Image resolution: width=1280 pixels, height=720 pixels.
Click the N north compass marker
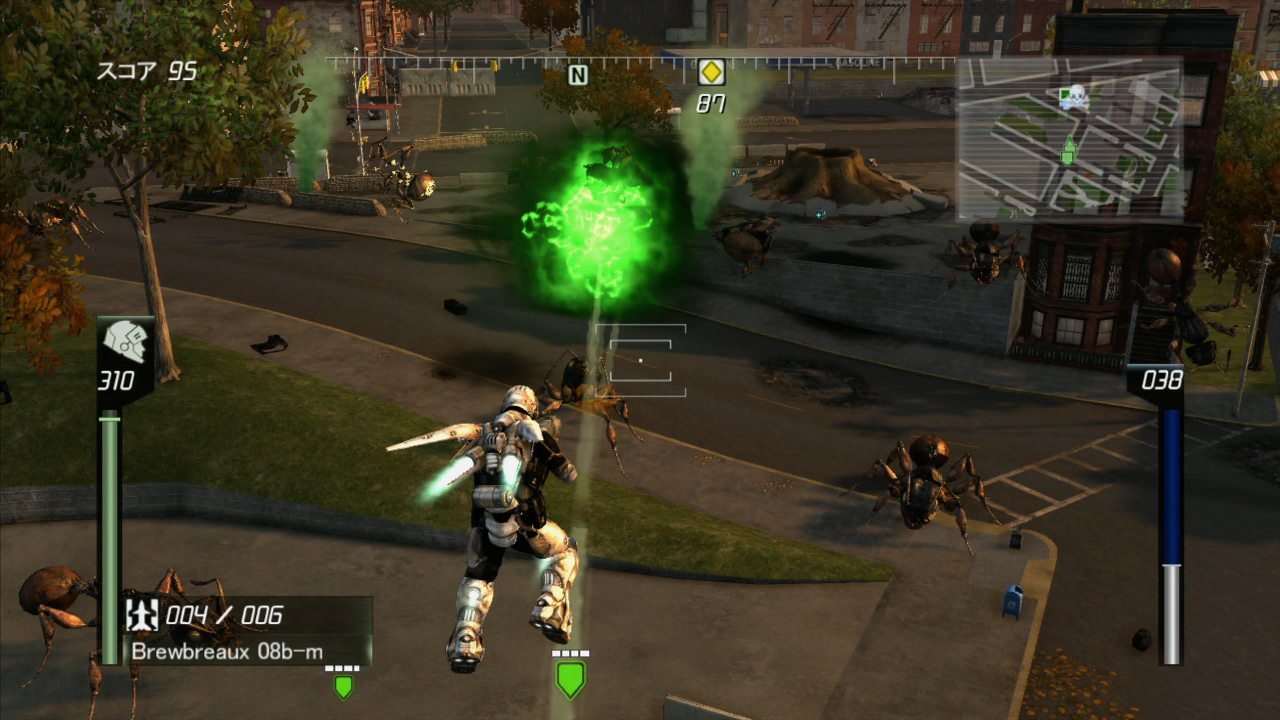(x=577, y=74)
